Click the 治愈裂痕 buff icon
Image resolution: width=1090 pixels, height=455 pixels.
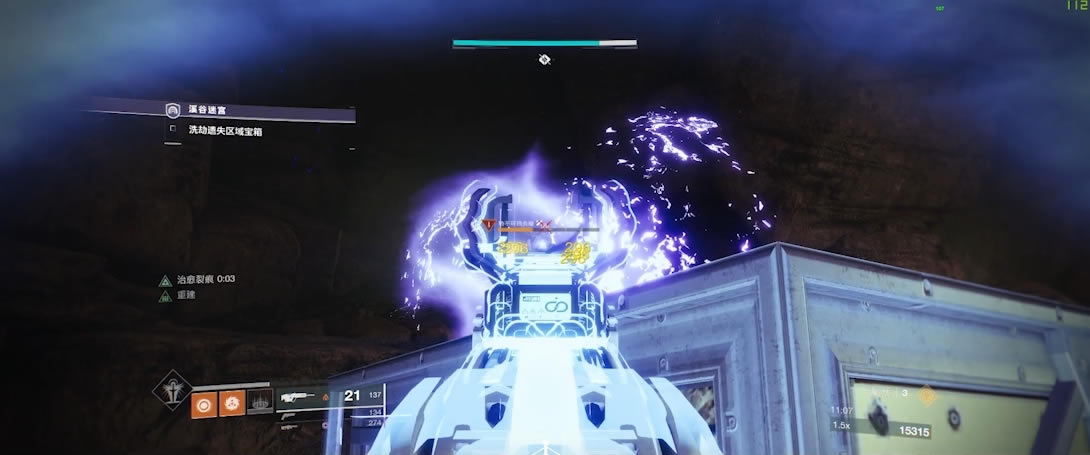point(164,281)
